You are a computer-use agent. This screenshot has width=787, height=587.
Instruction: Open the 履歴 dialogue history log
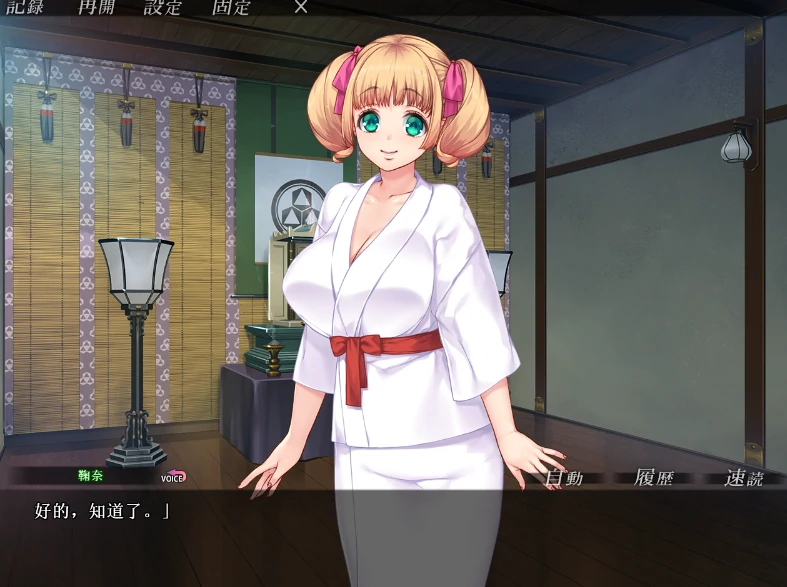[654, 477]
